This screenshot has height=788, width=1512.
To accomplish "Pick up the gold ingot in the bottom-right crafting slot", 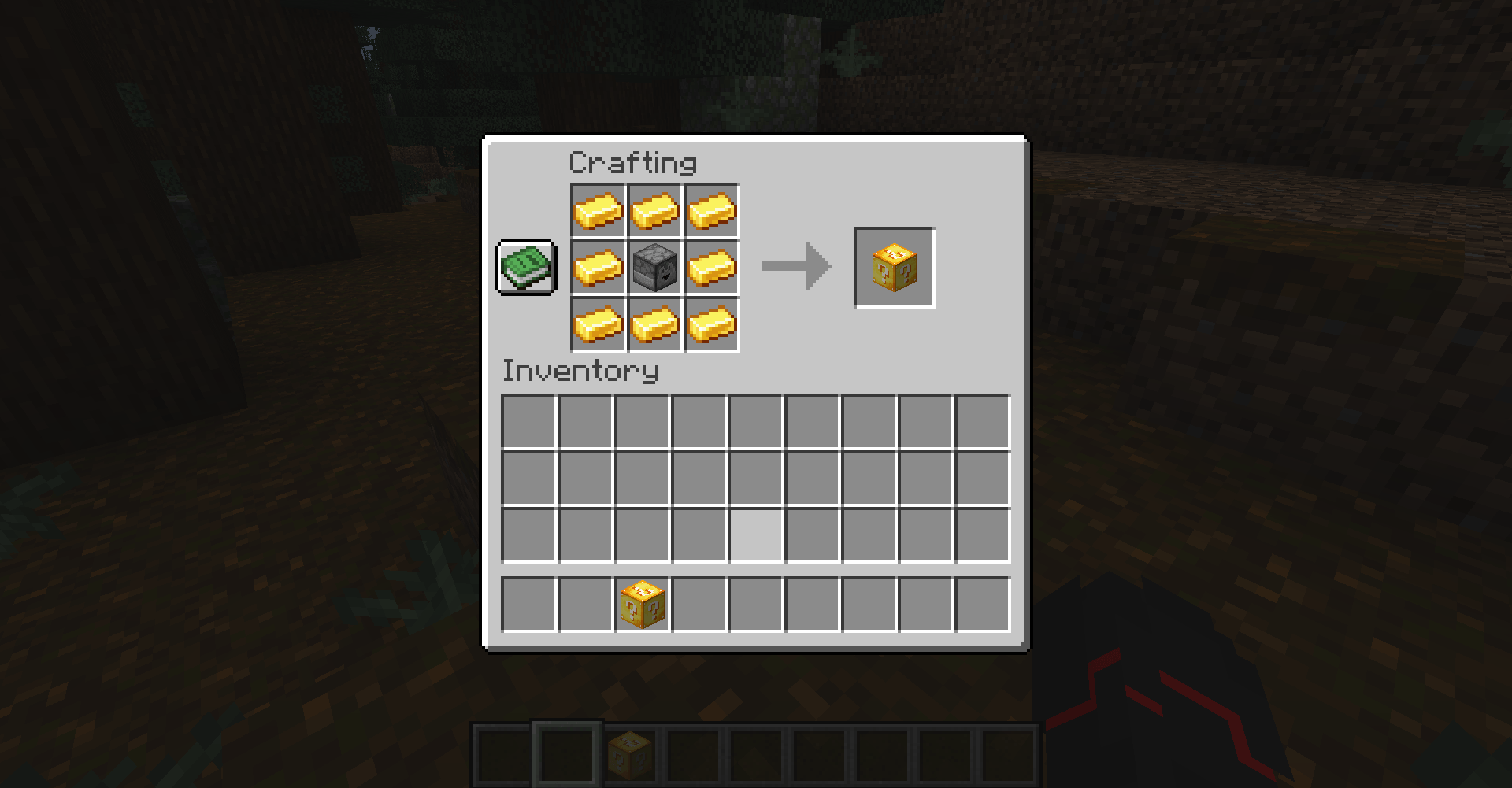I will point(712,324).
